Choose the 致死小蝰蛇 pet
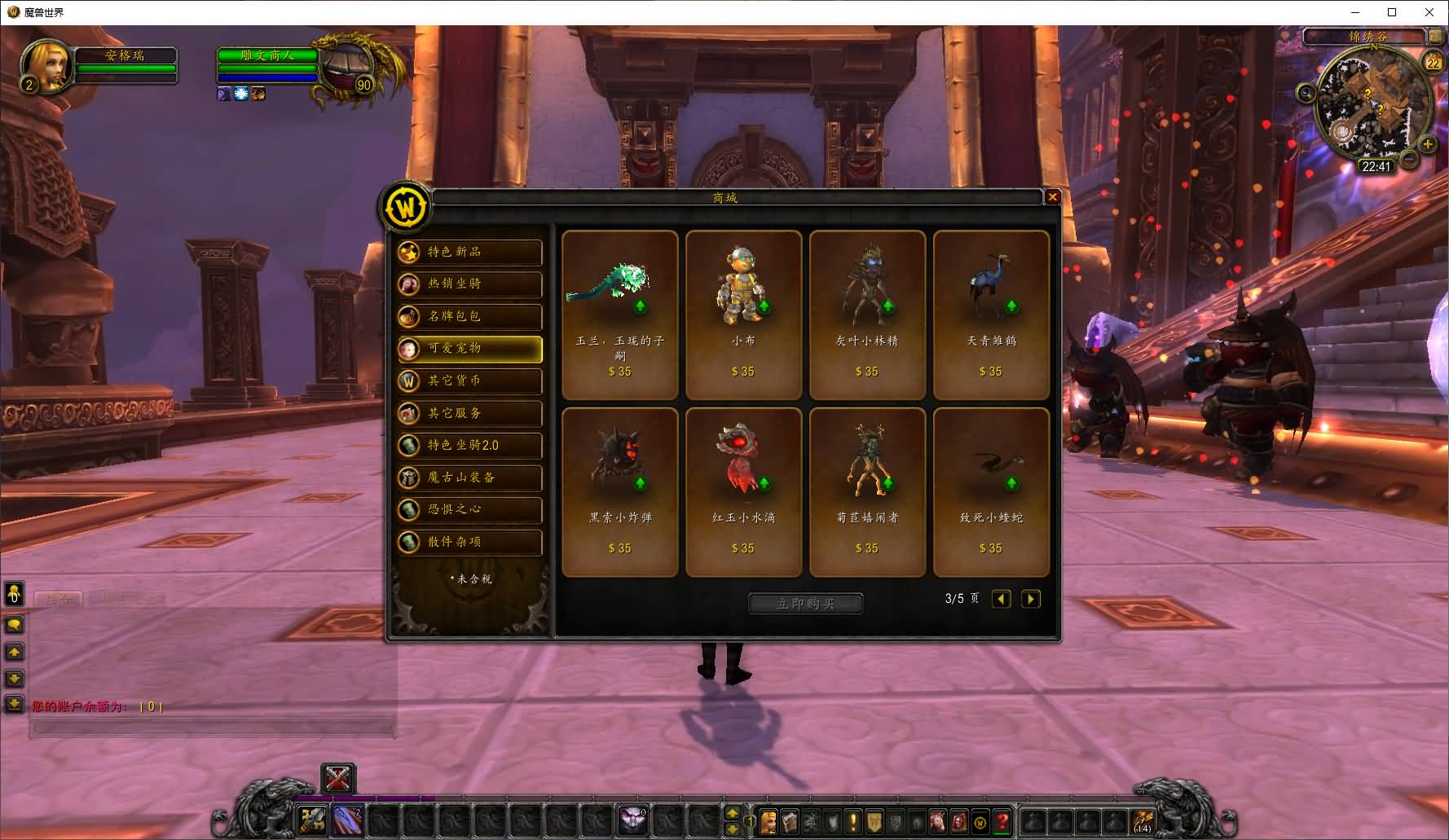 pyautogui.click(x=990, y=492)
